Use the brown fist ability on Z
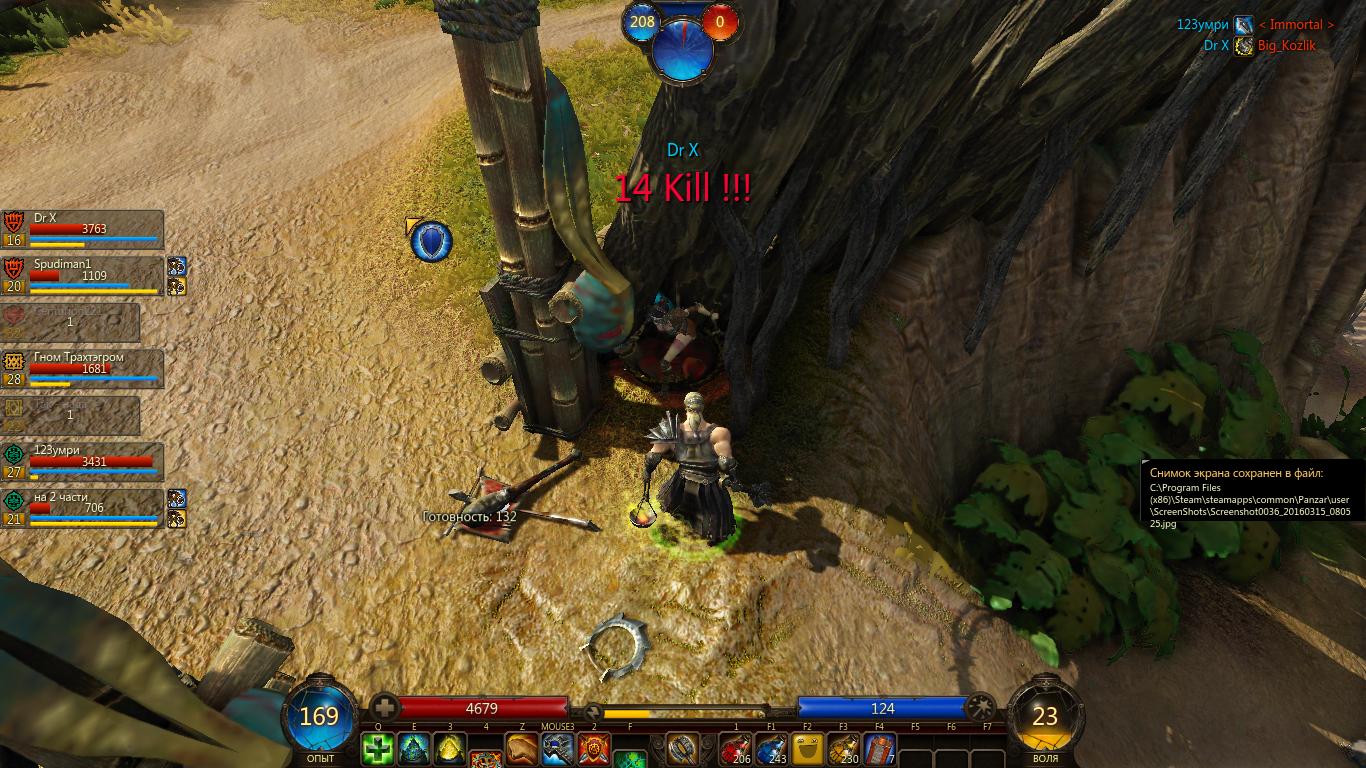1366x768 pixels. (x=522, y=749)
